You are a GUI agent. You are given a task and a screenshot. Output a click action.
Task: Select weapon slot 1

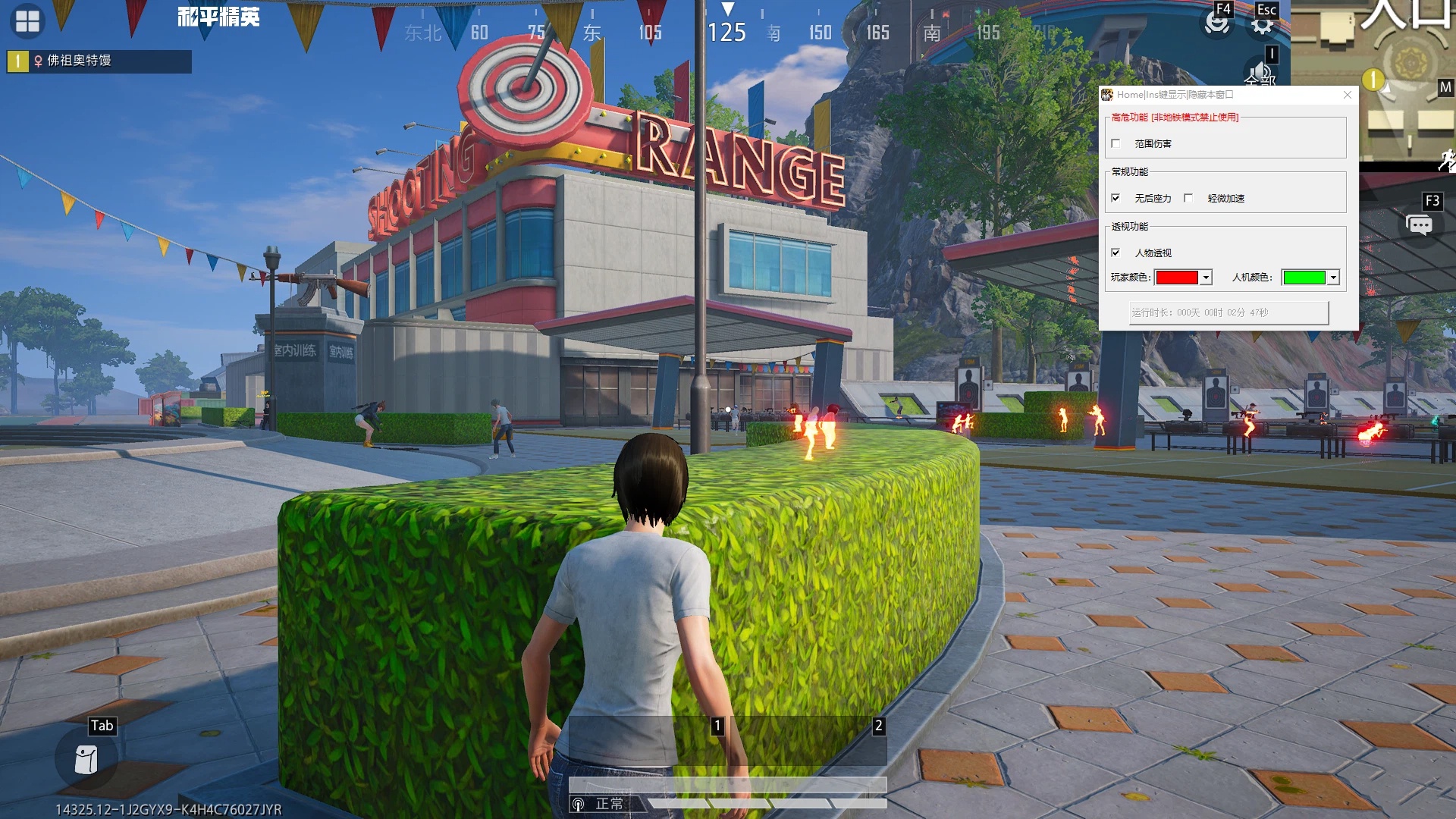[x=645, y=741]
